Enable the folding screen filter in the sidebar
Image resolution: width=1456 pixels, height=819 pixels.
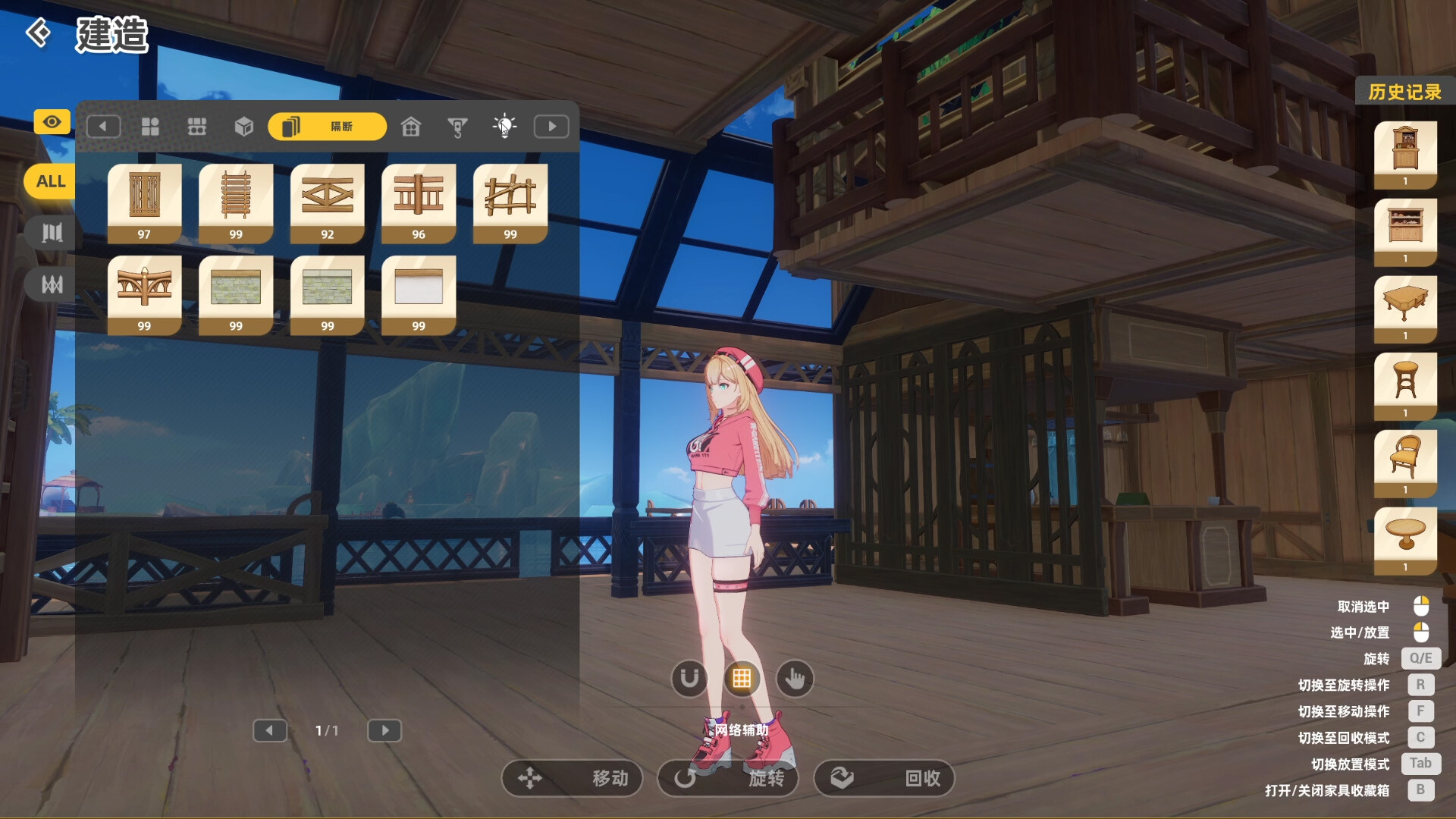tap(50, 232)
